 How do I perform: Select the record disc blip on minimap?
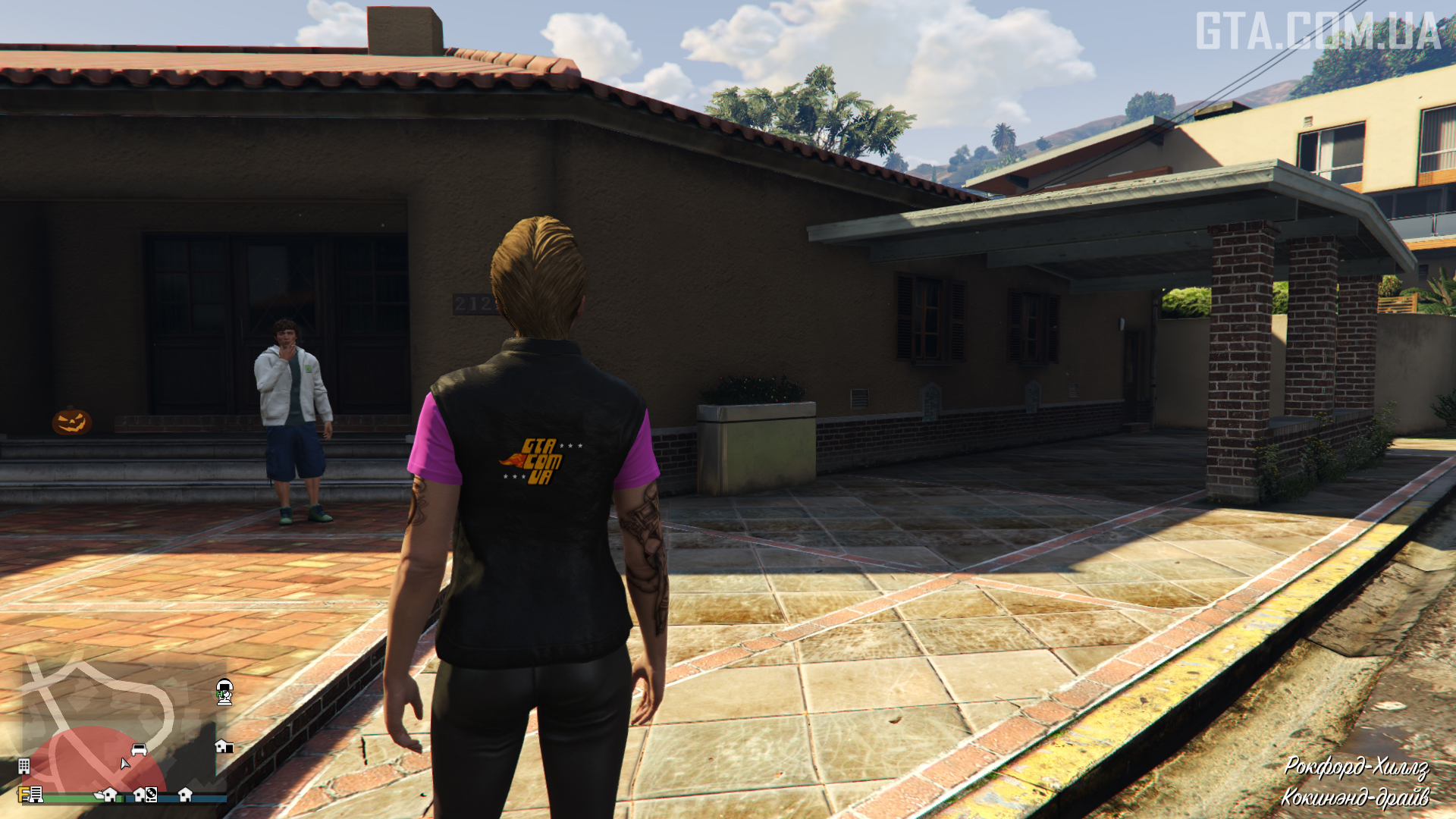151,795
